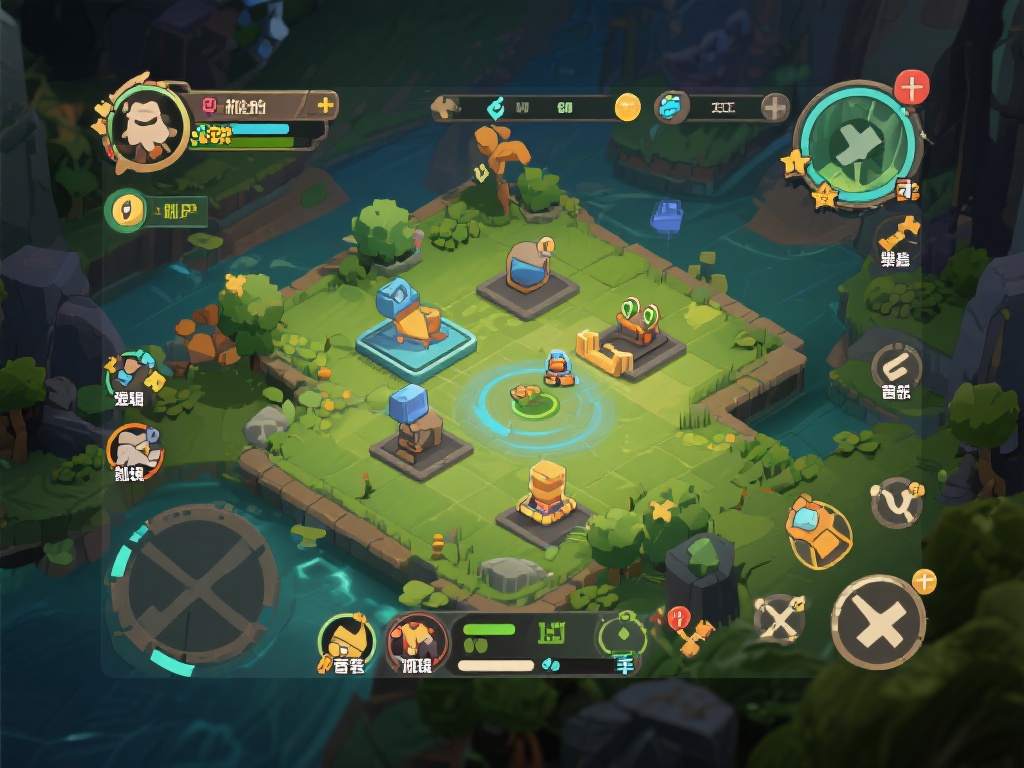Image resolution: width=1024 pixels, height=768 pixels.
Task: Click the orange coin button on the resource bar
Action: 627,107
